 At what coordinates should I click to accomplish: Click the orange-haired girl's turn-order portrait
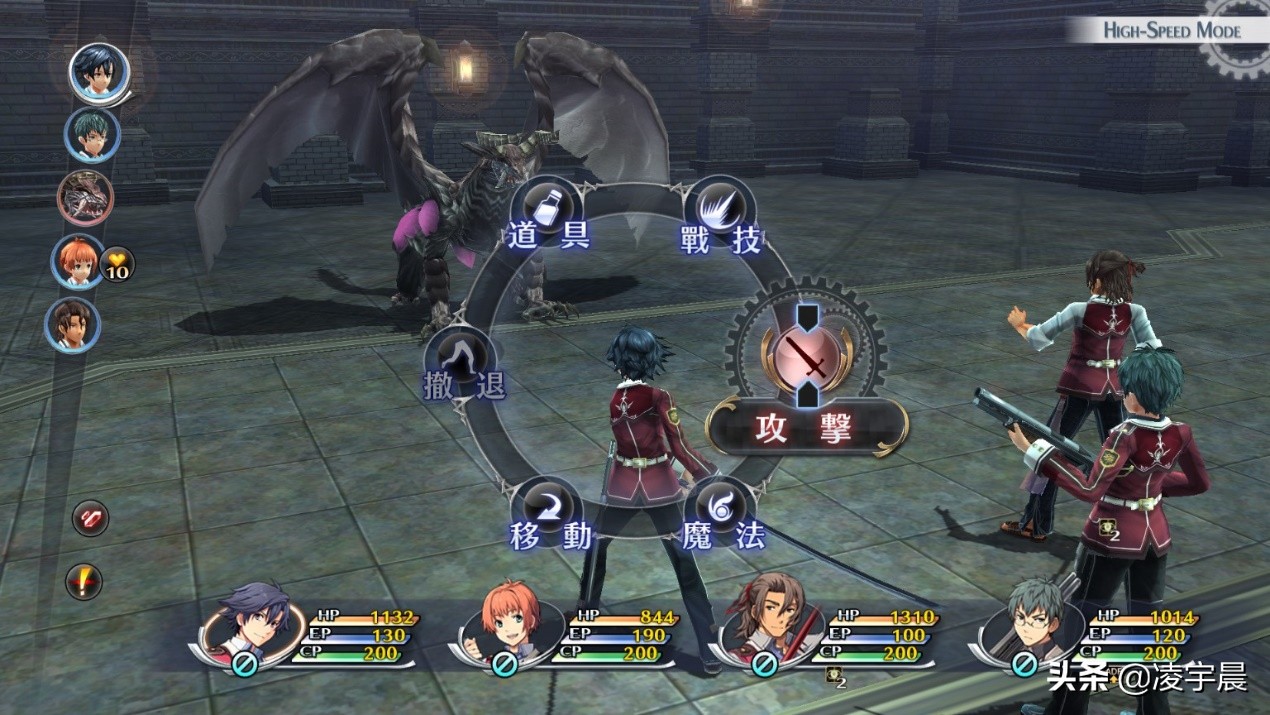(79, 261)
